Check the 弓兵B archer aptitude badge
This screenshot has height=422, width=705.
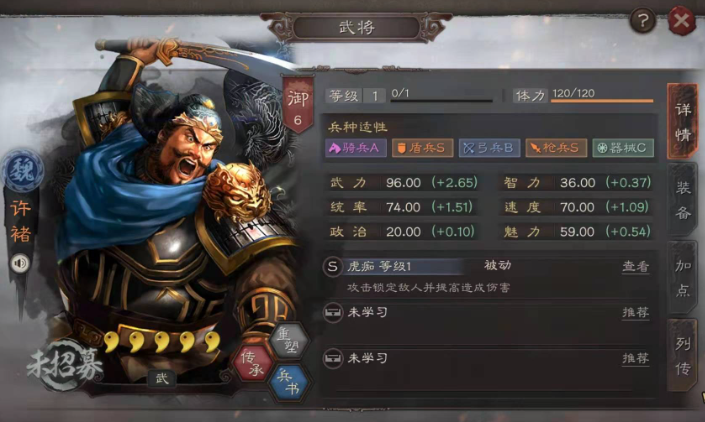pos(487,148)
